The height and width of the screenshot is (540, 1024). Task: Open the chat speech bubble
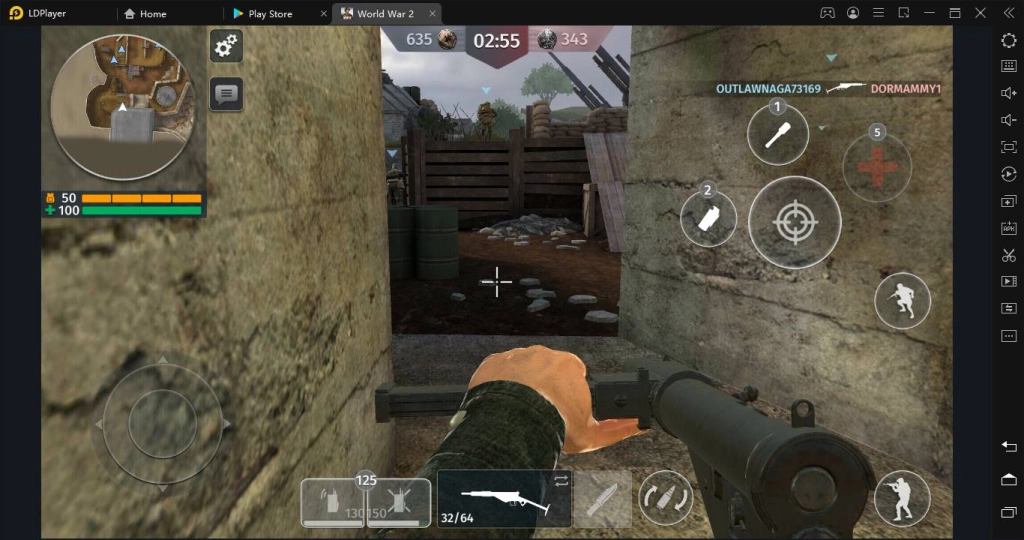[226, 95]
